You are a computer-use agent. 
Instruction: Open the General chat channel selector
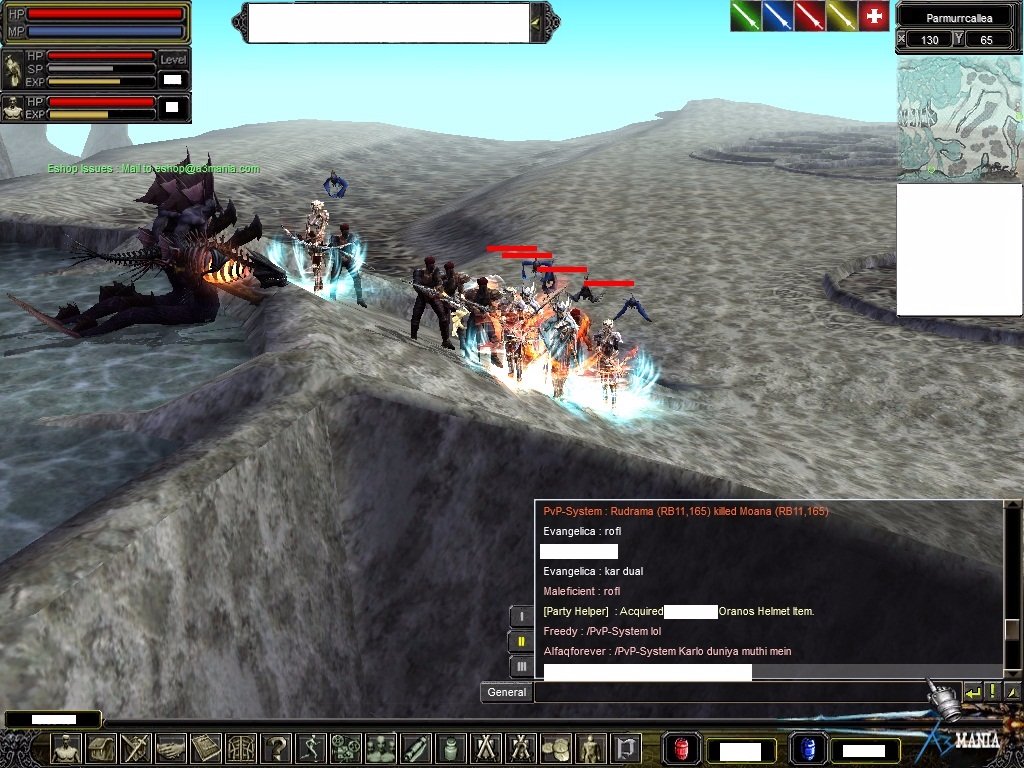tap(506, 692)
